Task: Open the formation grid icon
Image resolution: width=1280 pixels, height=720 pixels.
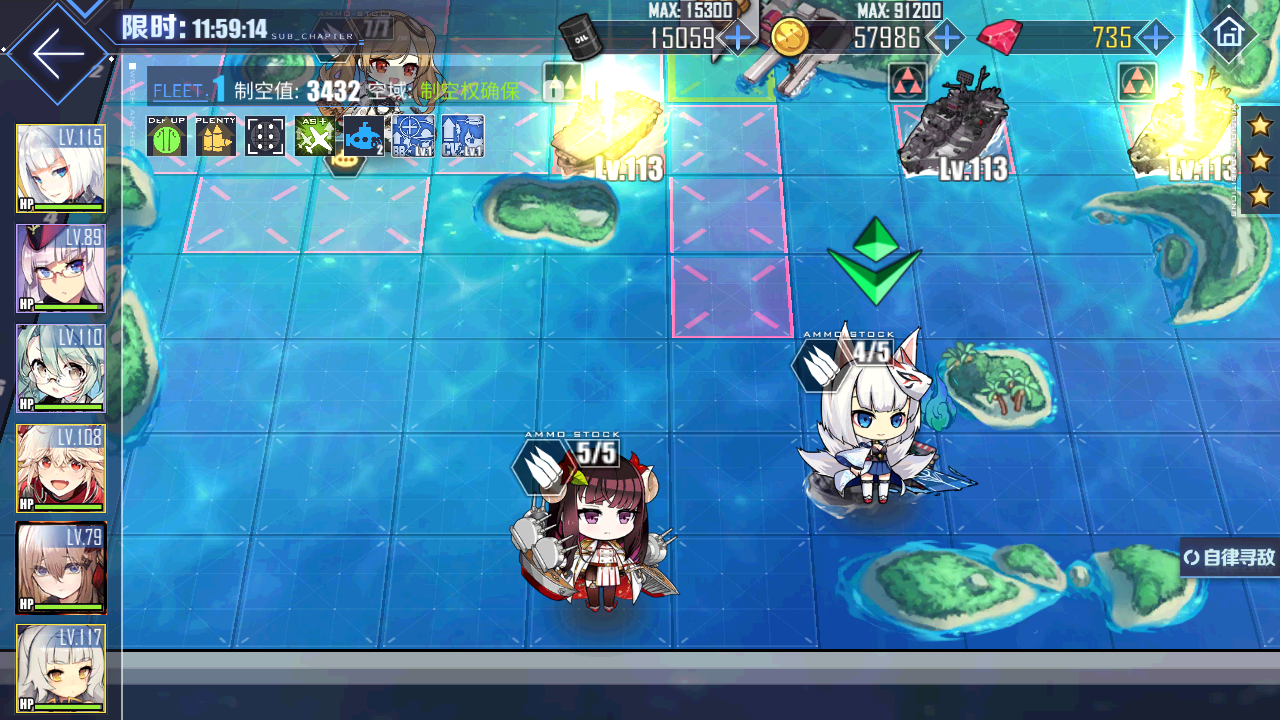Action: pos(265,136)
